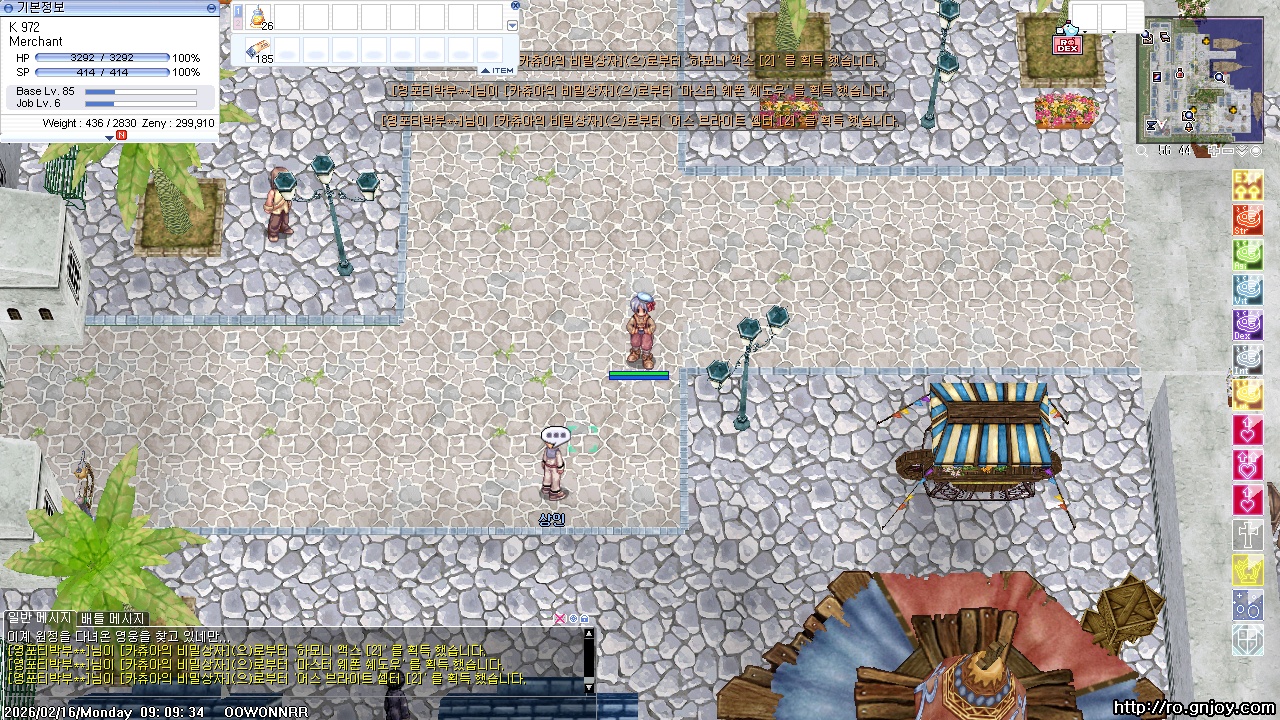Open the minimap magnifier search button
Image resolution: width=1280 pixels, height=720 pixels.
1143,151
